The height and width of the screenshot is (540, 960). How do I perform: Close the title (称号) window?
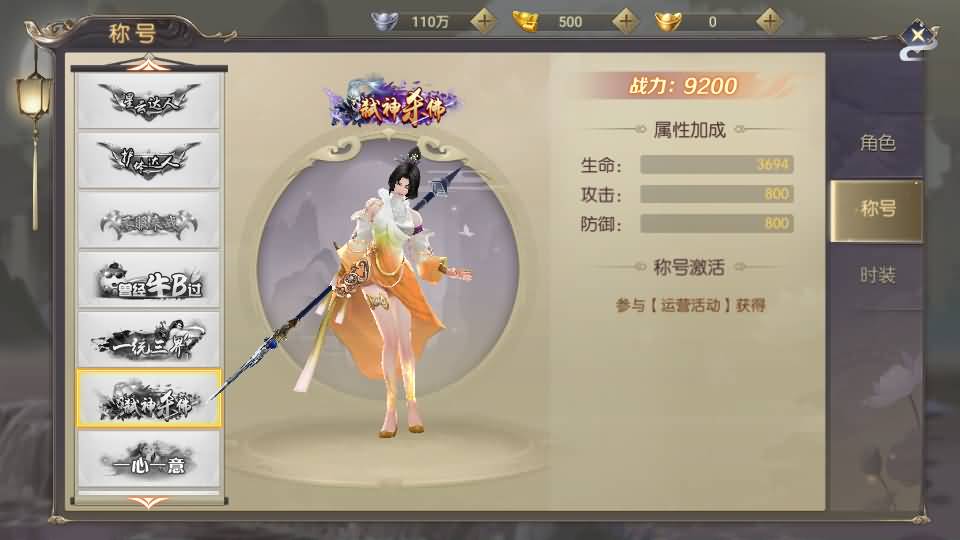tap(917, 36)
